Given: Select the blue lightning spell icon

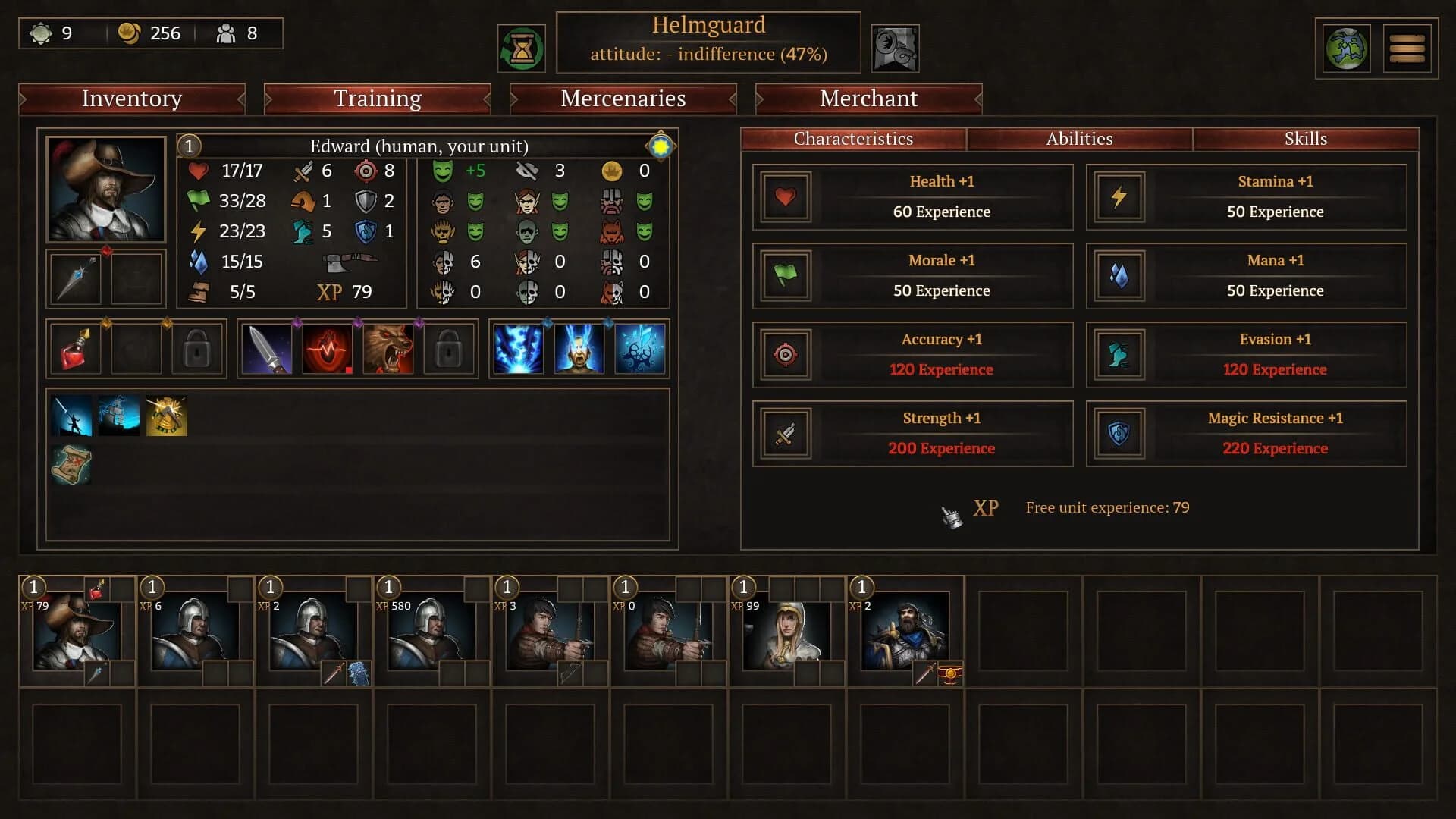Looking at the screenshot, I should [x=518, y=349].
